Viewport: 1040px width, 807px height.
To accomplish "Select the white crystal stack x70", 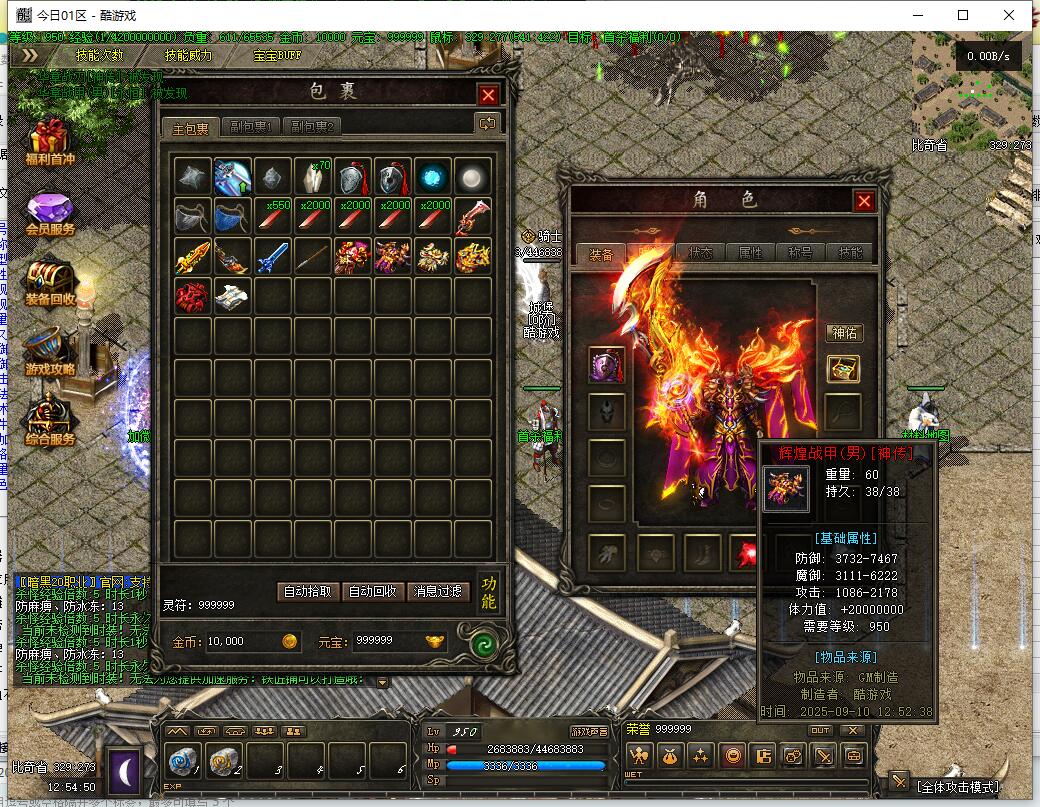I will click(313, 177).
